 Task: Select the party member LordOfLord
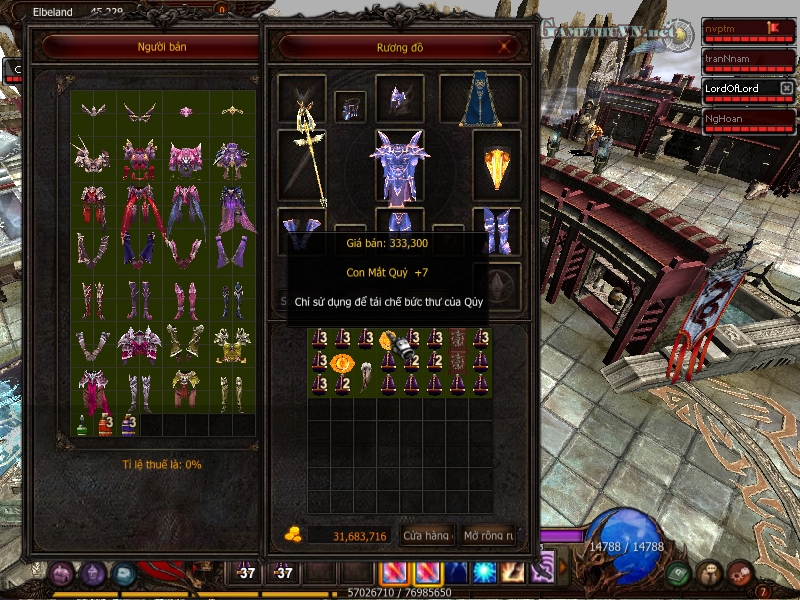(732, 89)
